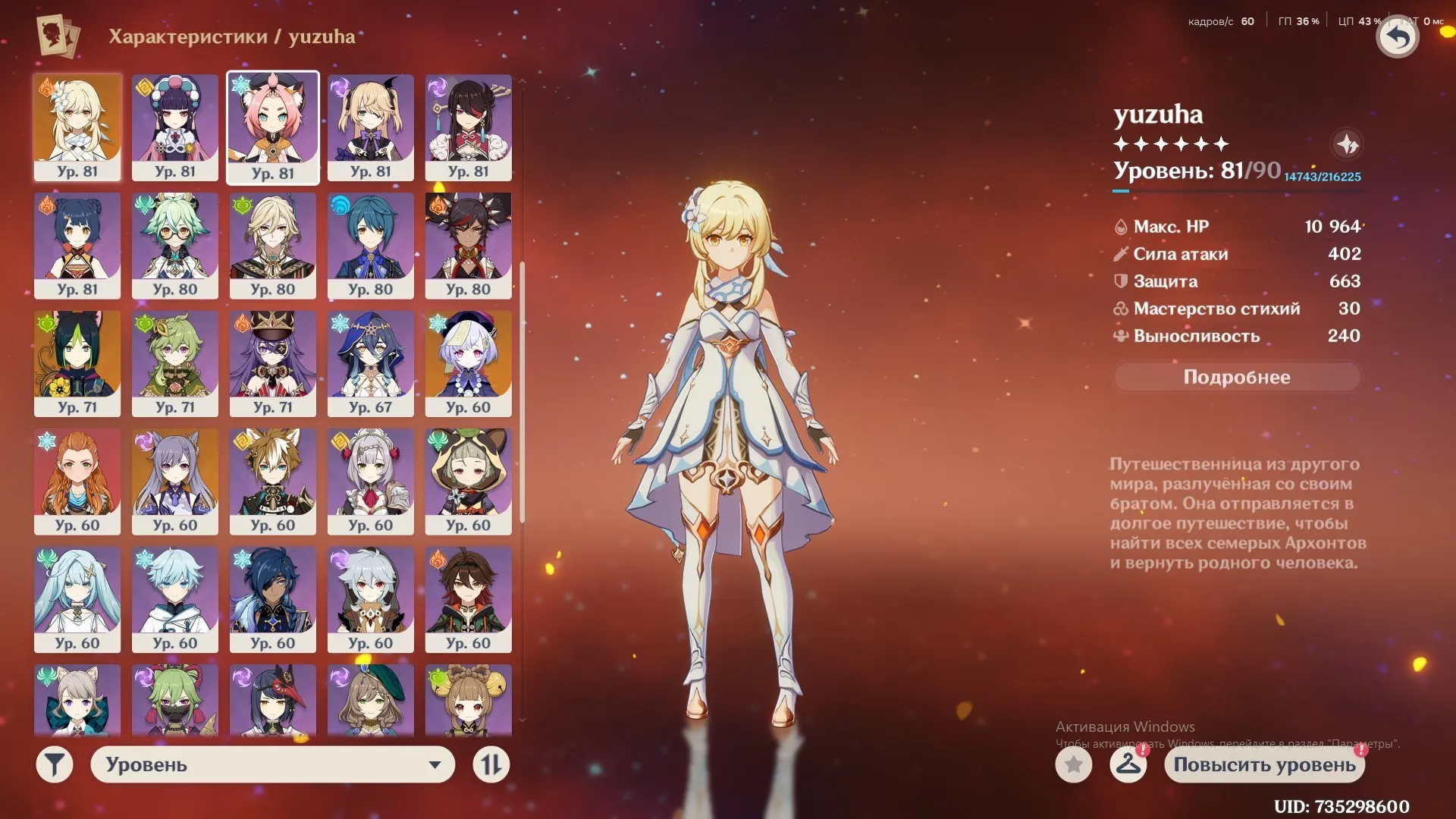
Task: Click the Макс. HP droplet stat icon
Action: coord(1120,226)
